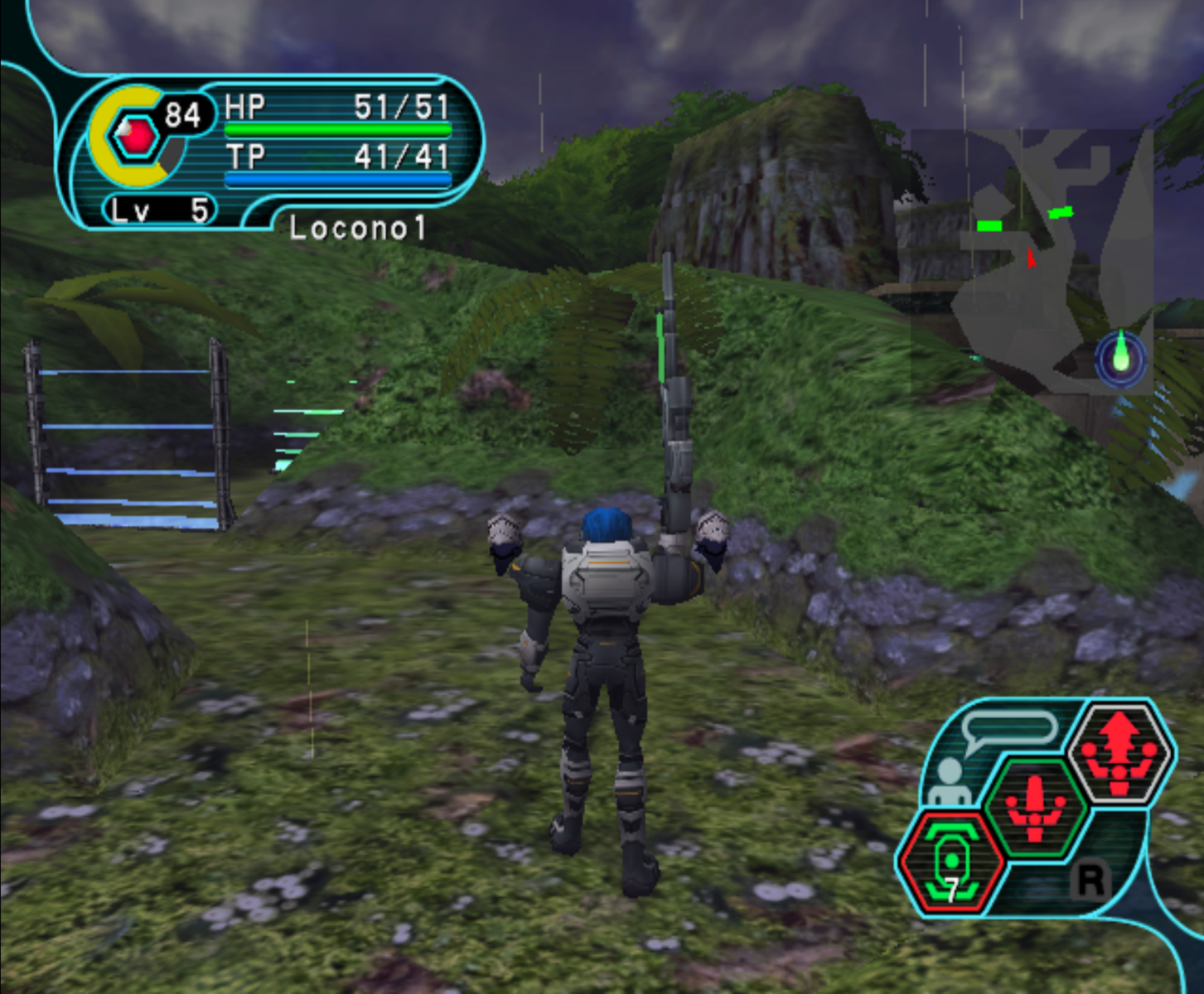Open the chat speech bubble icon
Viewport: 1204px width, 994px height.
point(1009,731)
